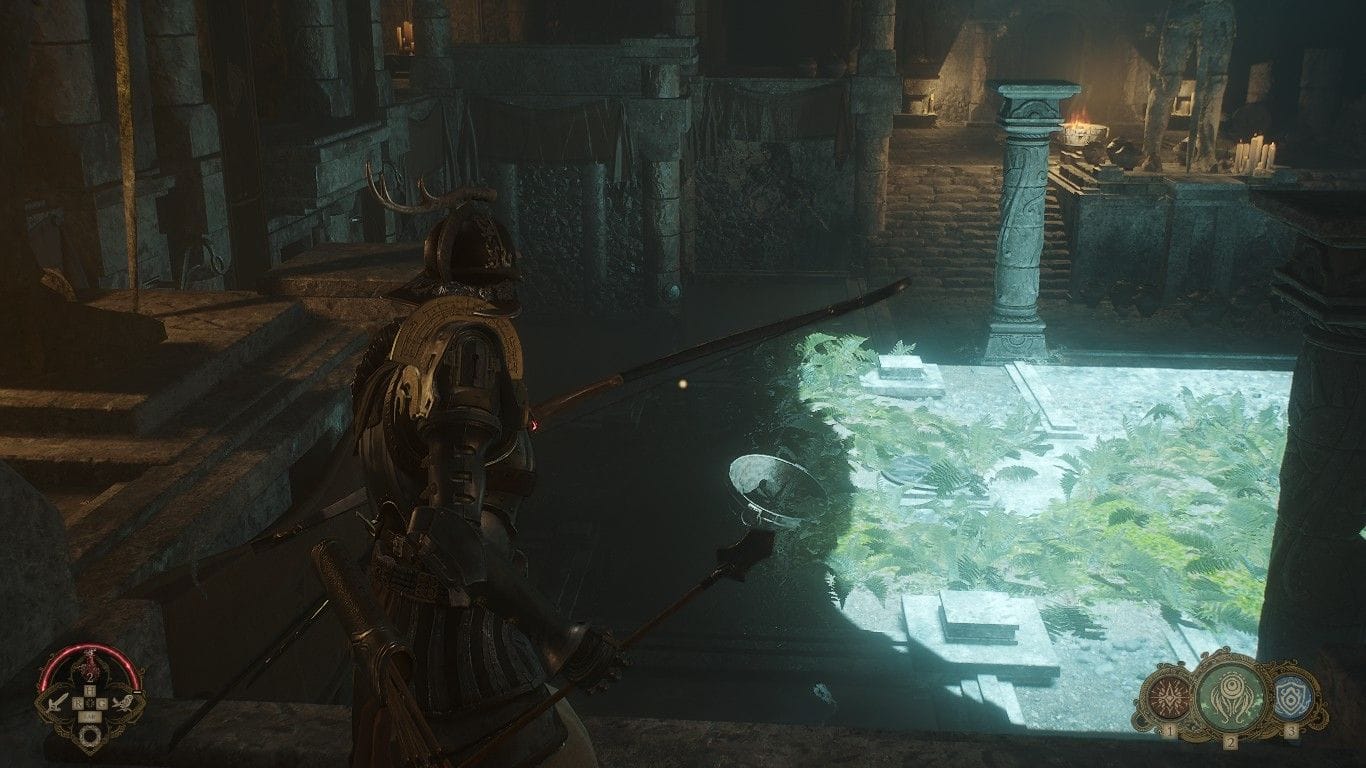Click the bird icon on the quick-slot cross
This screenshot has height=768, width=1366.
(x=124, y=704)
